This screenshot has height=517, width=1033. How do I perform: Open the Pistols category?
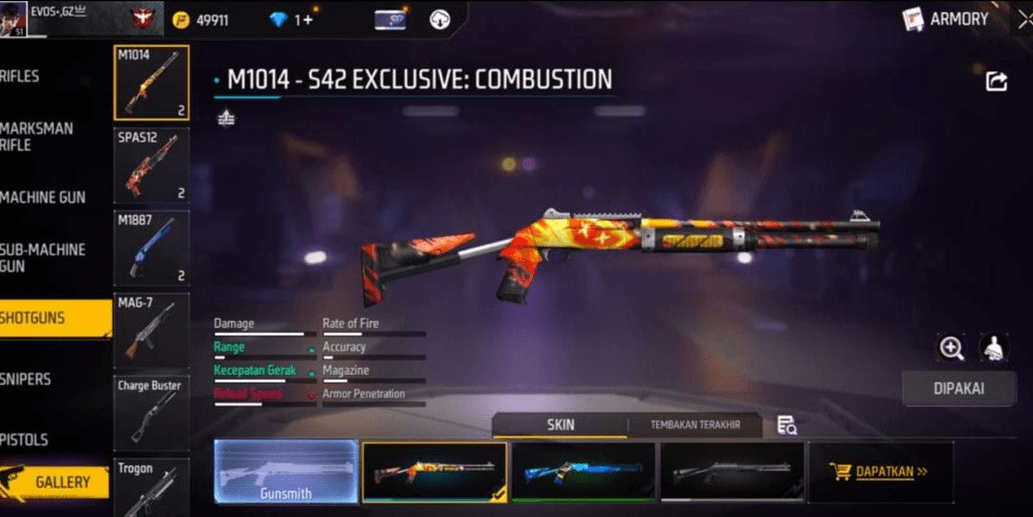point(40,439)
